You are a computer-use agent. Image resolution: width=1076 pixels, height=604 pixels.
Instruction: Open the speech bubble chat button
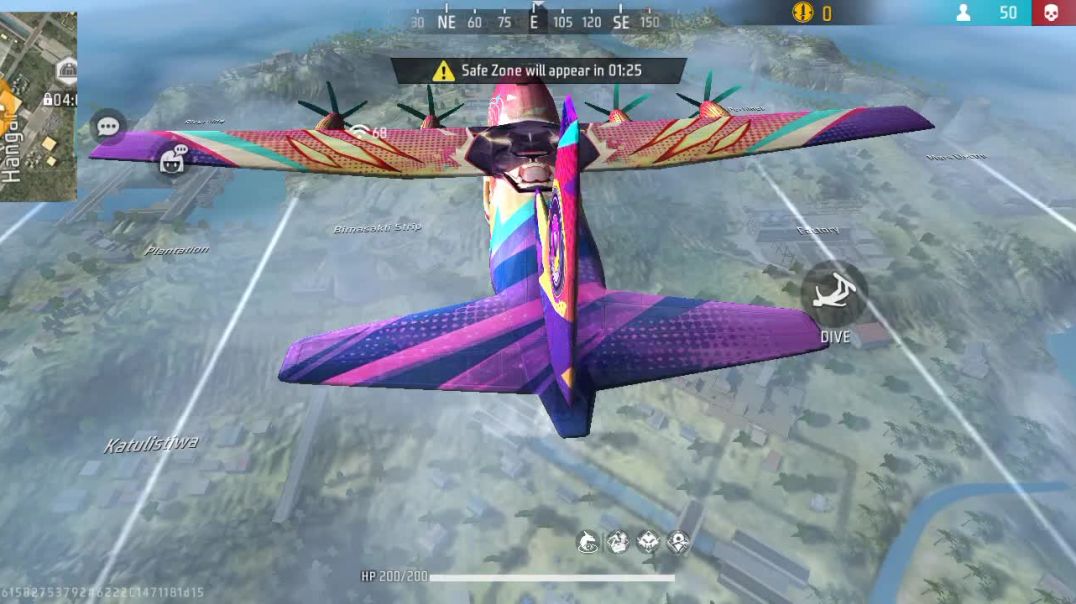click(x=108, y=127)
